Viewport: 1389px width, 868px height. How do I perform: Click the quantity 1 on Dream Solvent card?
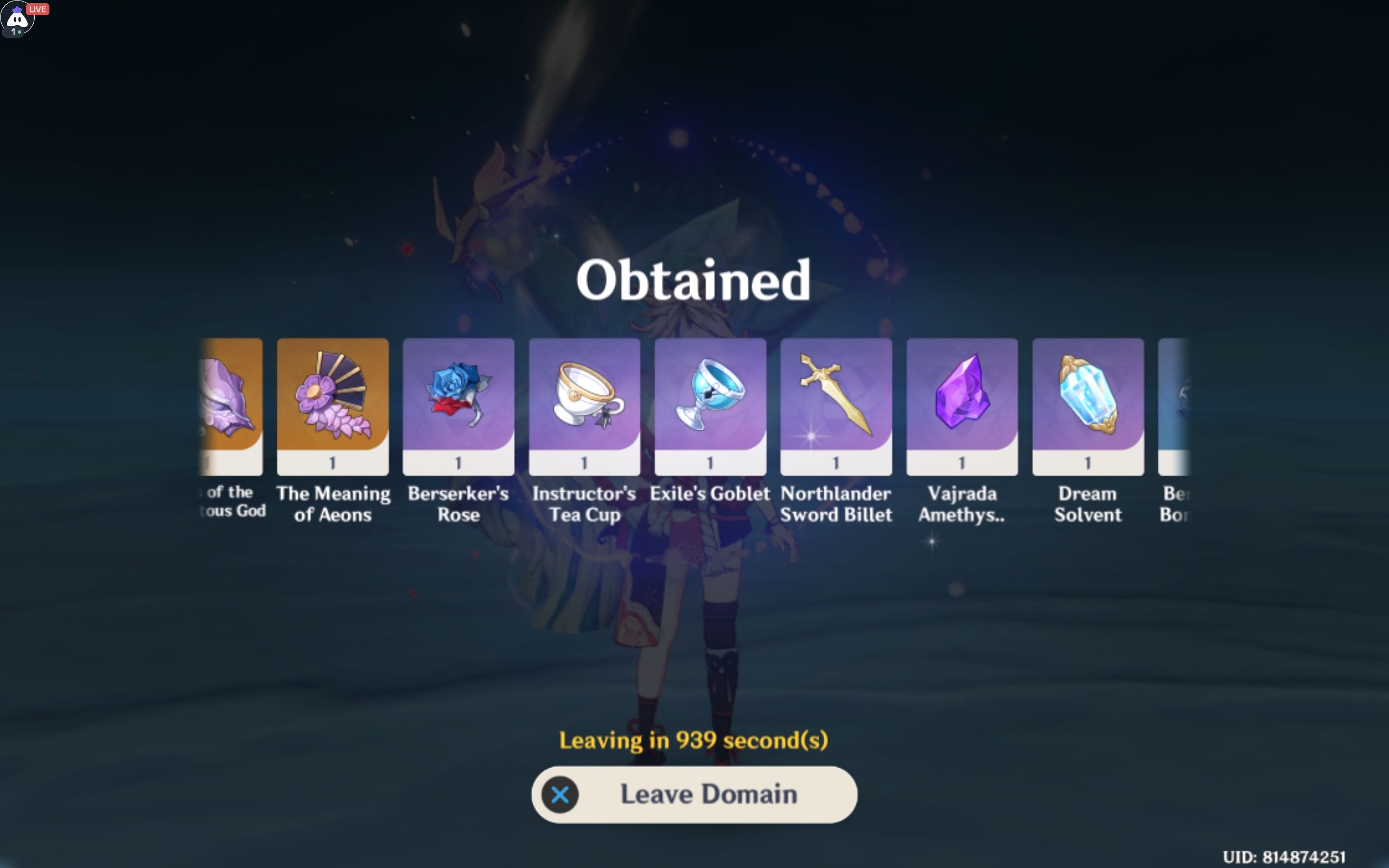1087,463
